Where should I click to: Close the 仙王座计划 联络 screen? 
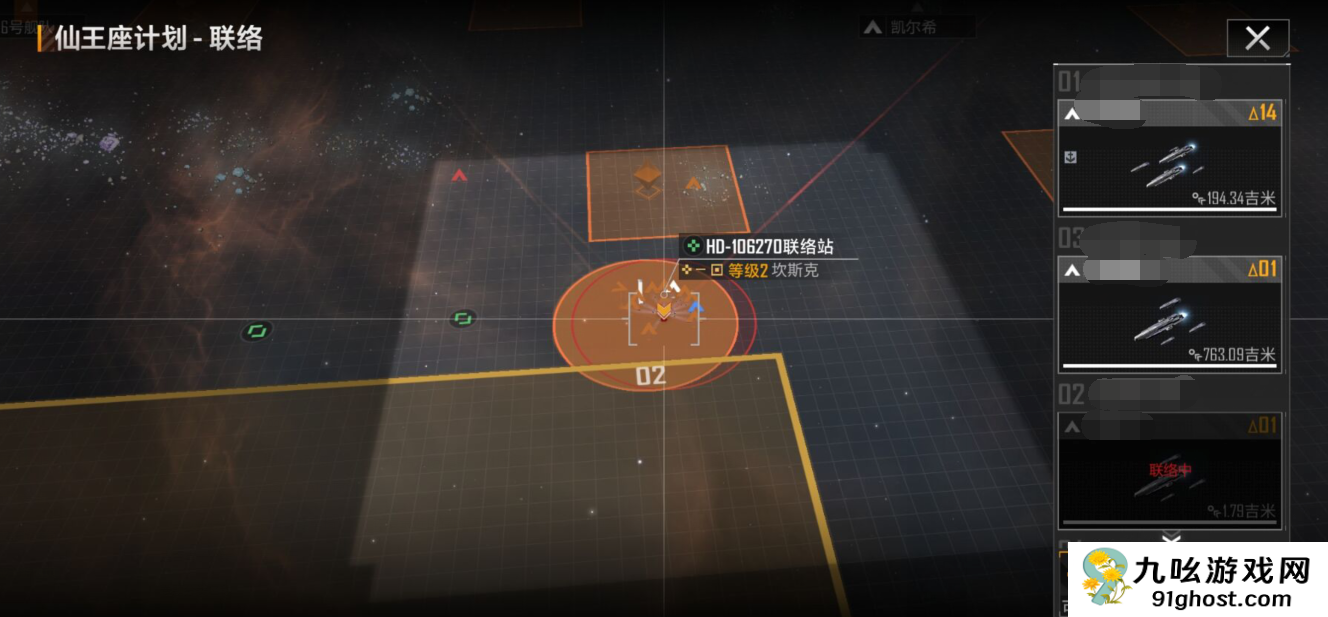click(x=1257, y=39)
